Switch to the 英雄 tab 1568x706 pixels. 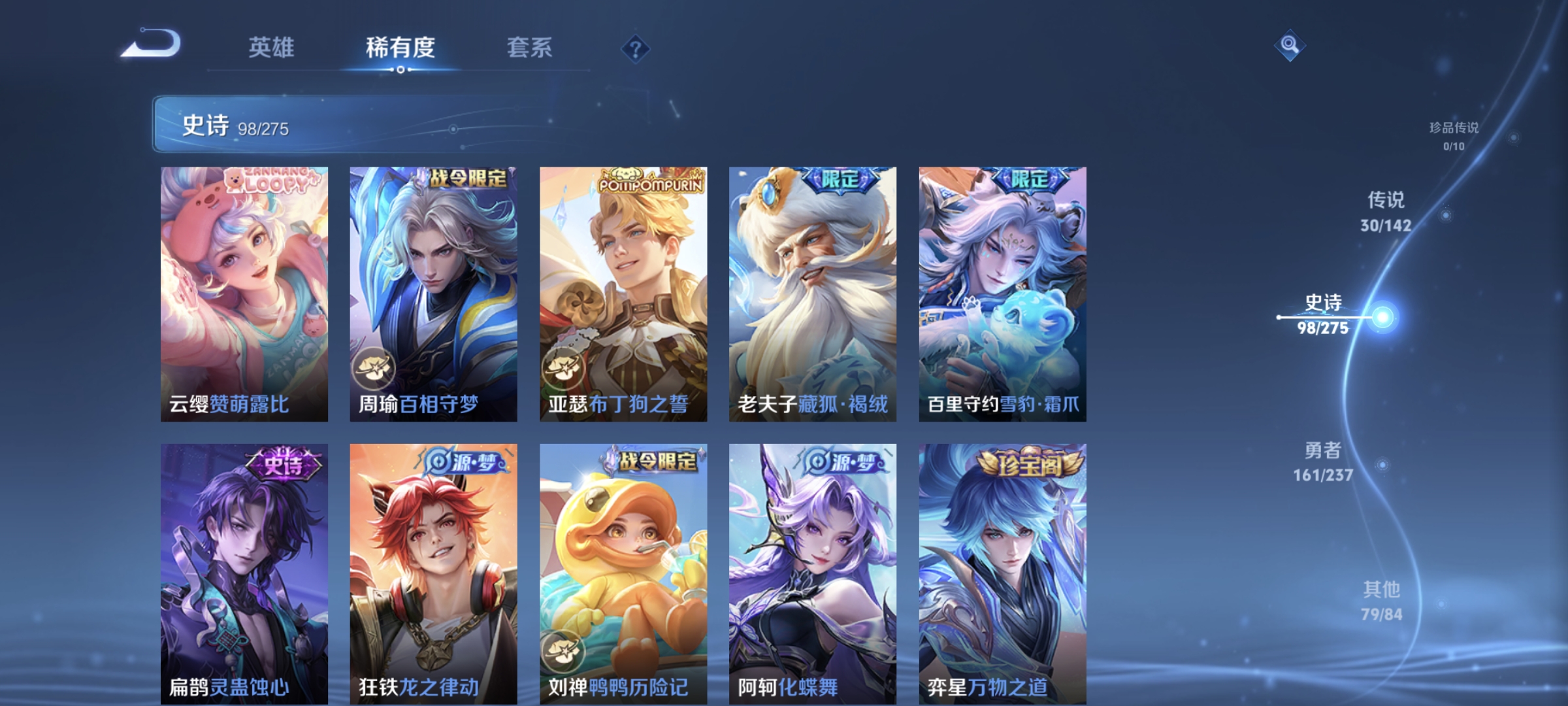click(272, 47)
